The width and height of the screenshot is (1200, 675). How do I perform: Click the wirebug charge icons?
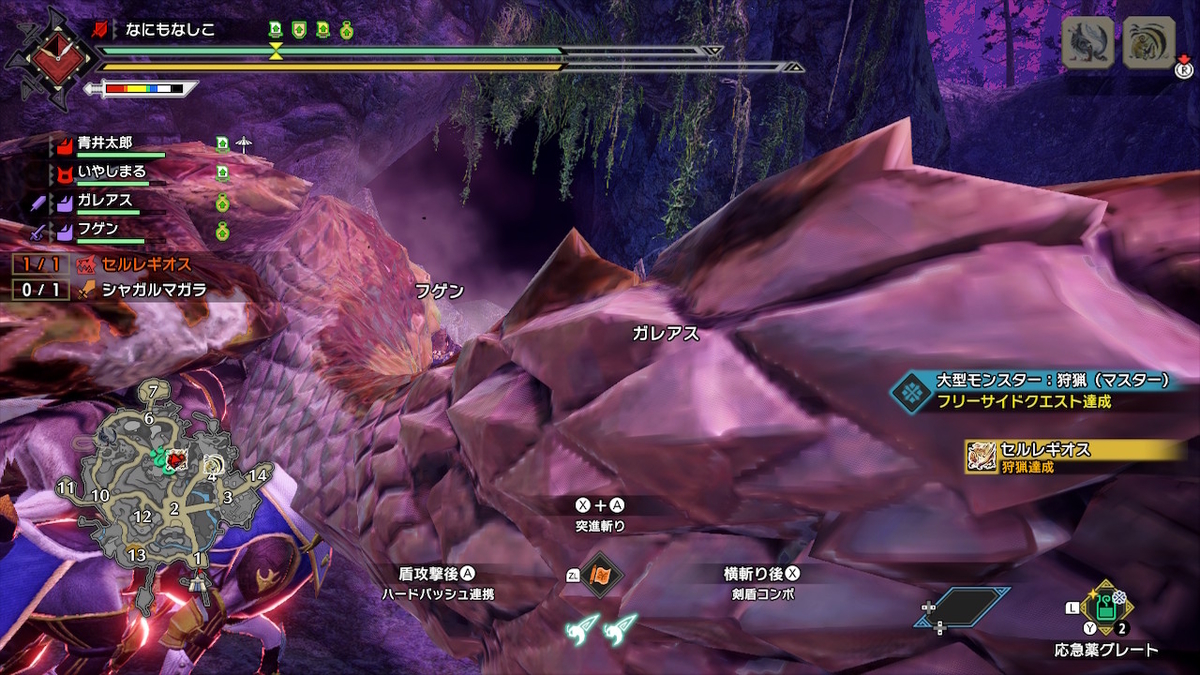(x=603, y=627)
